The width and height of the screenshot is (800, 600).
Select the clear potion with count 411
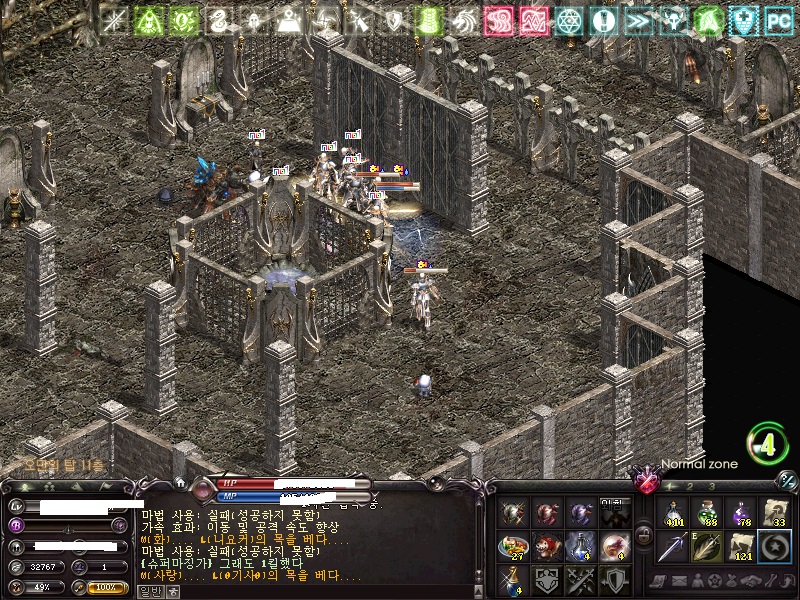[675, 513]
